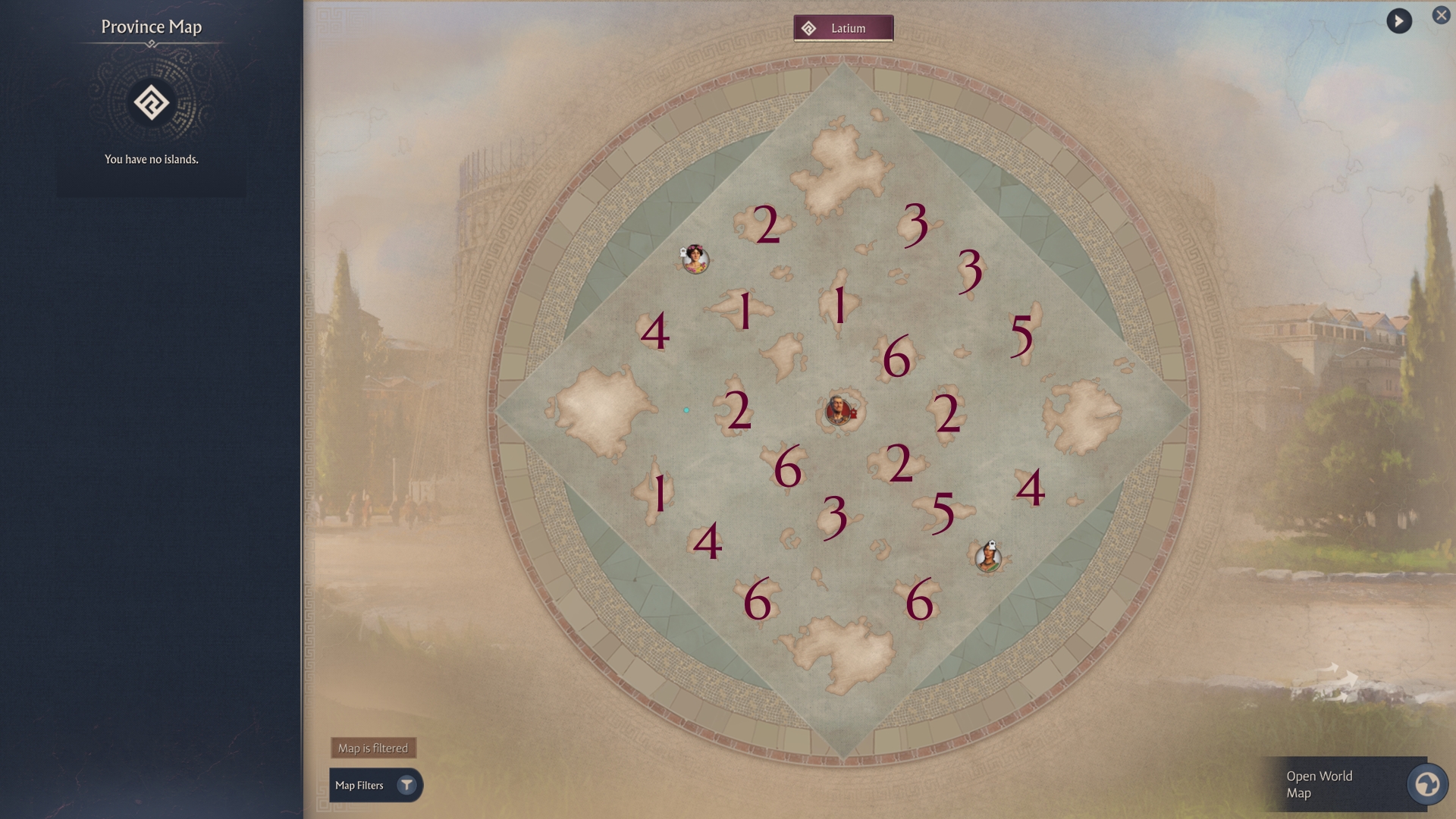Expand the next province with the chevron button

(x=1400, y=21)
